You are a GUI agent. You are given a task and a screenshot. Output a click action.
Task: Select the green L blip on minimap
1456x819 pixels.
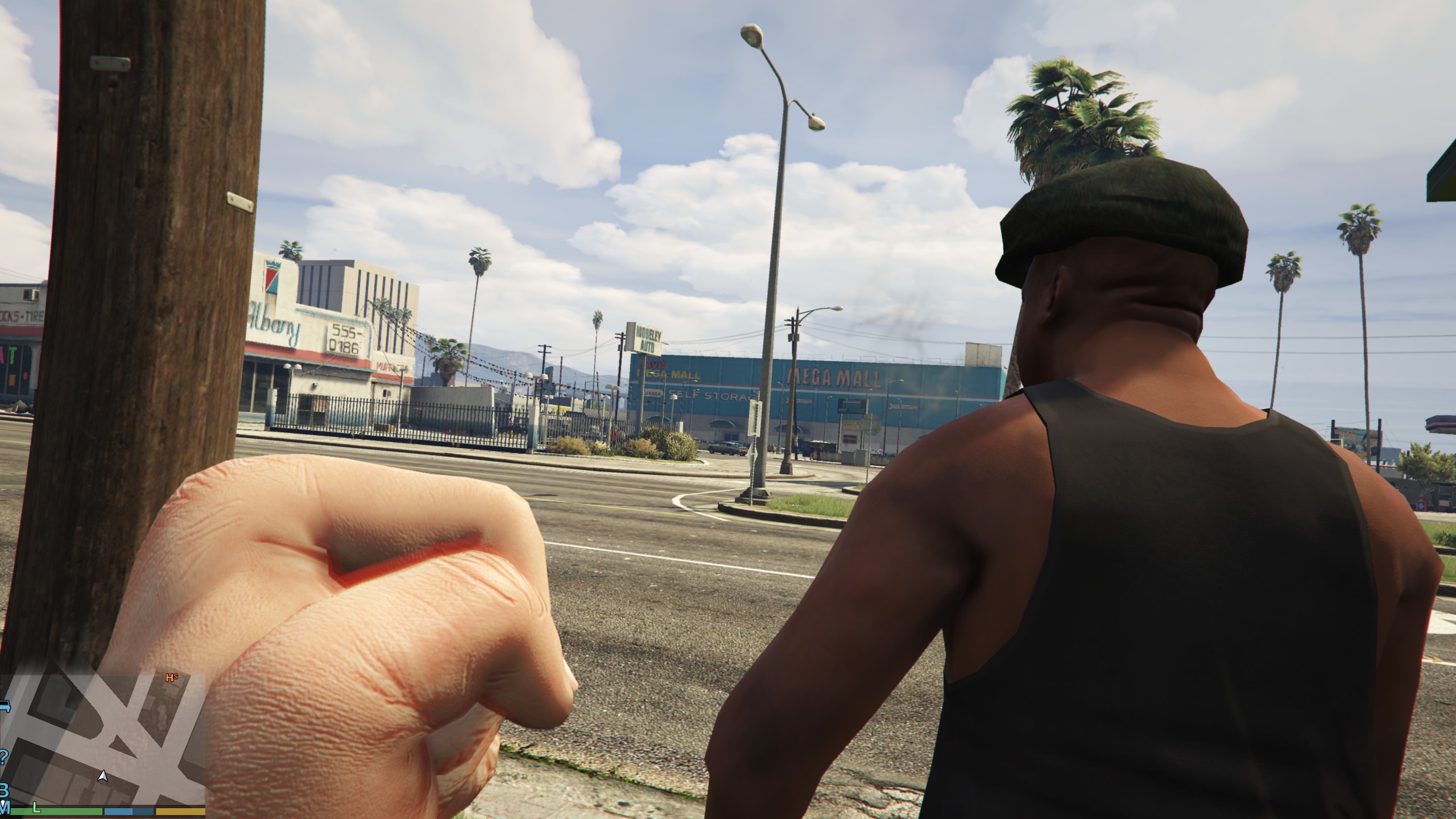[36, 807]
